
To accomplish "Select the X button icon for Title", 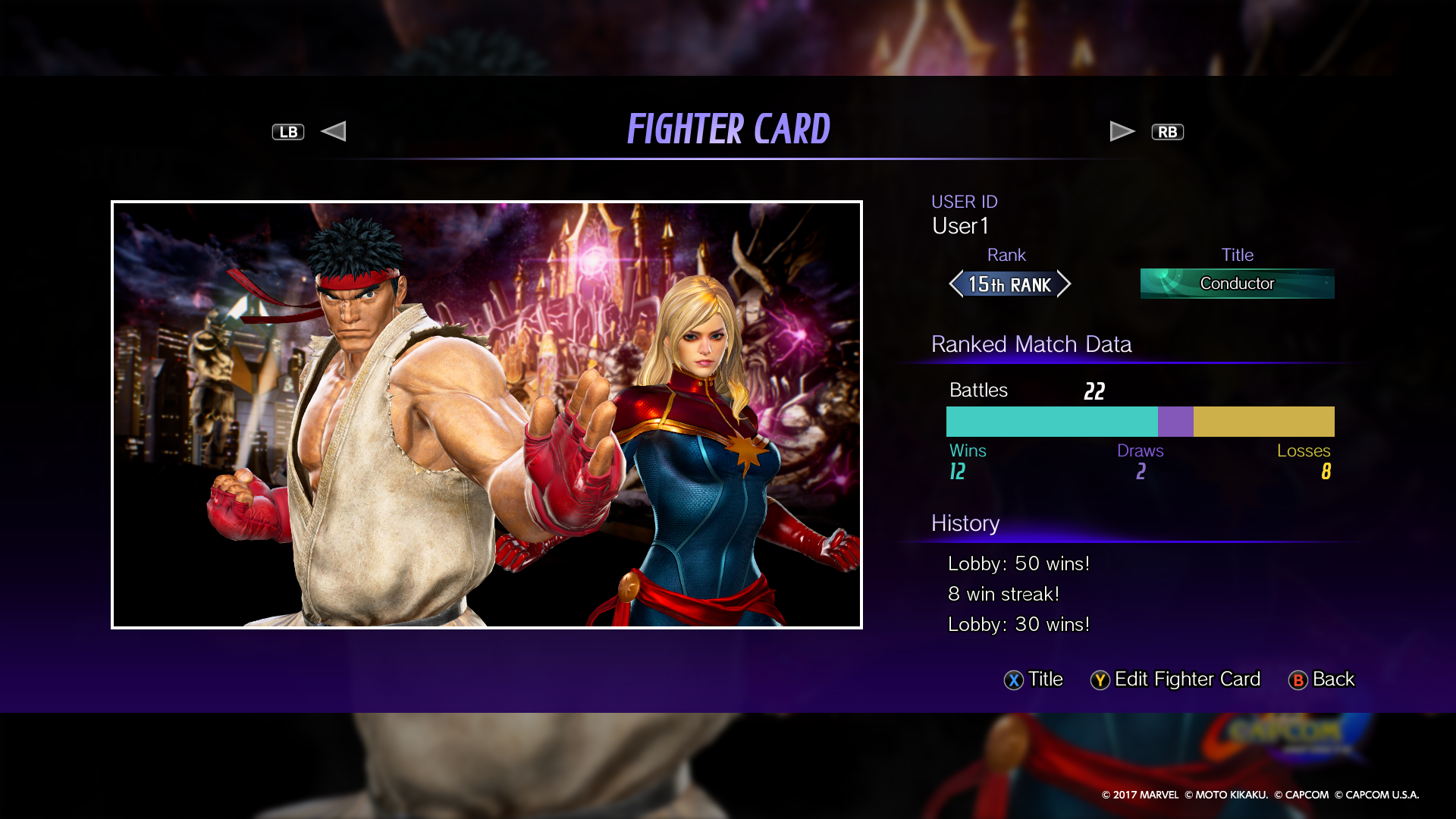I will tap(1014, 680).
